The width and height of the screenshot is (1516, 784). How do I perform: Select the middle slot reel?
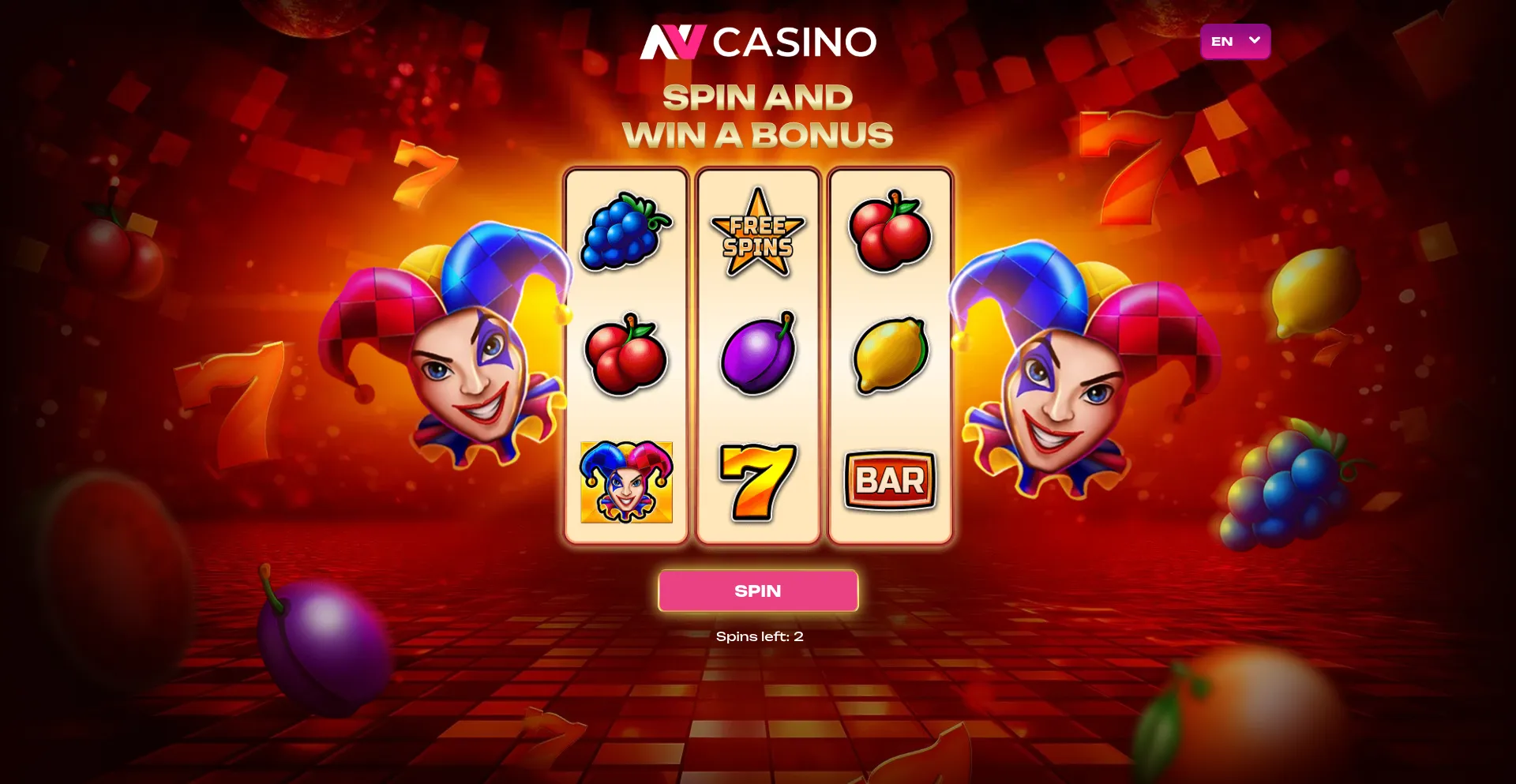[x=757, y=353]
